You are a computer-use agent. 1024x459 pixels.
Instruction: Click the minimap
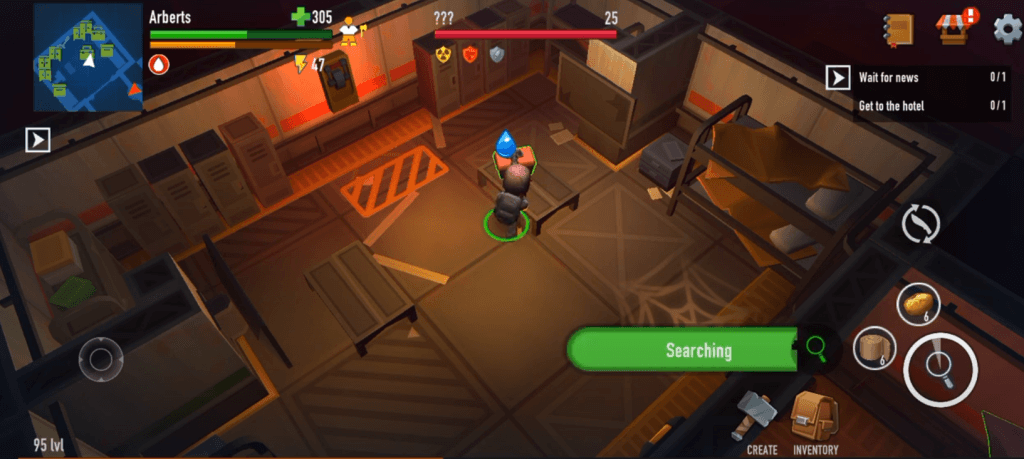pos(88,57)
